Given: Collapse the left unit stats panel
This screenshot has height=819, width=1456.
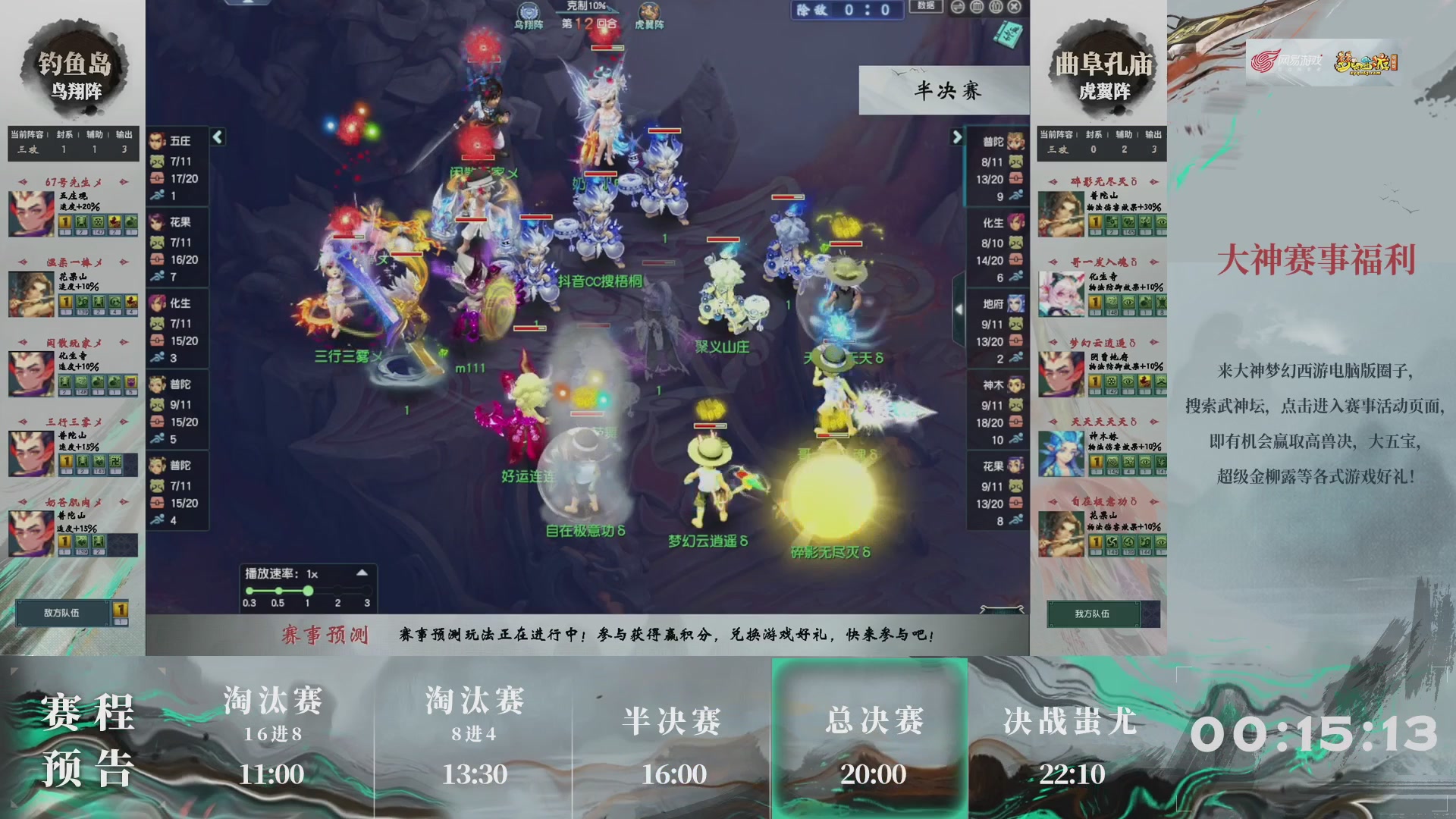Looking at the screenshot, I should [216, 139].
